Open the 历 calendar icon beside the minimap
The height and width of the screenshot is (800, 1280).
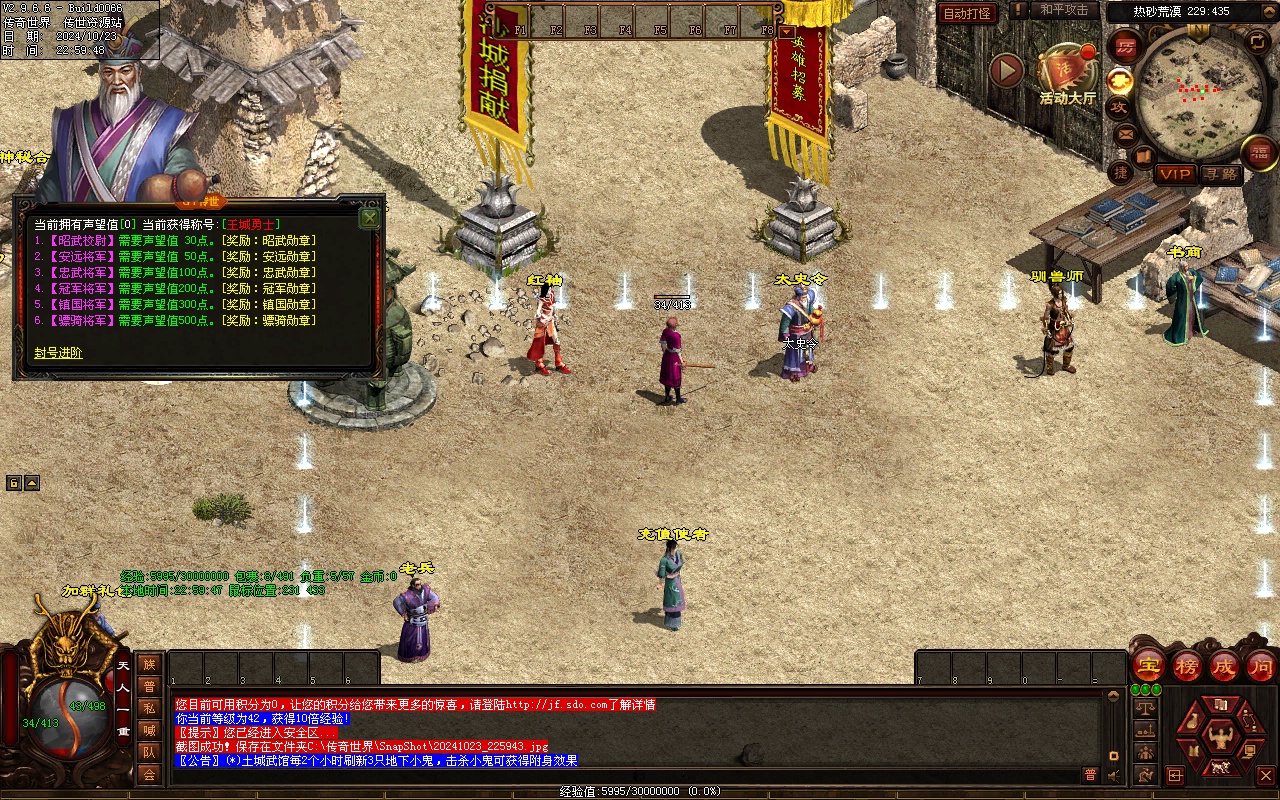[1127, 46]
